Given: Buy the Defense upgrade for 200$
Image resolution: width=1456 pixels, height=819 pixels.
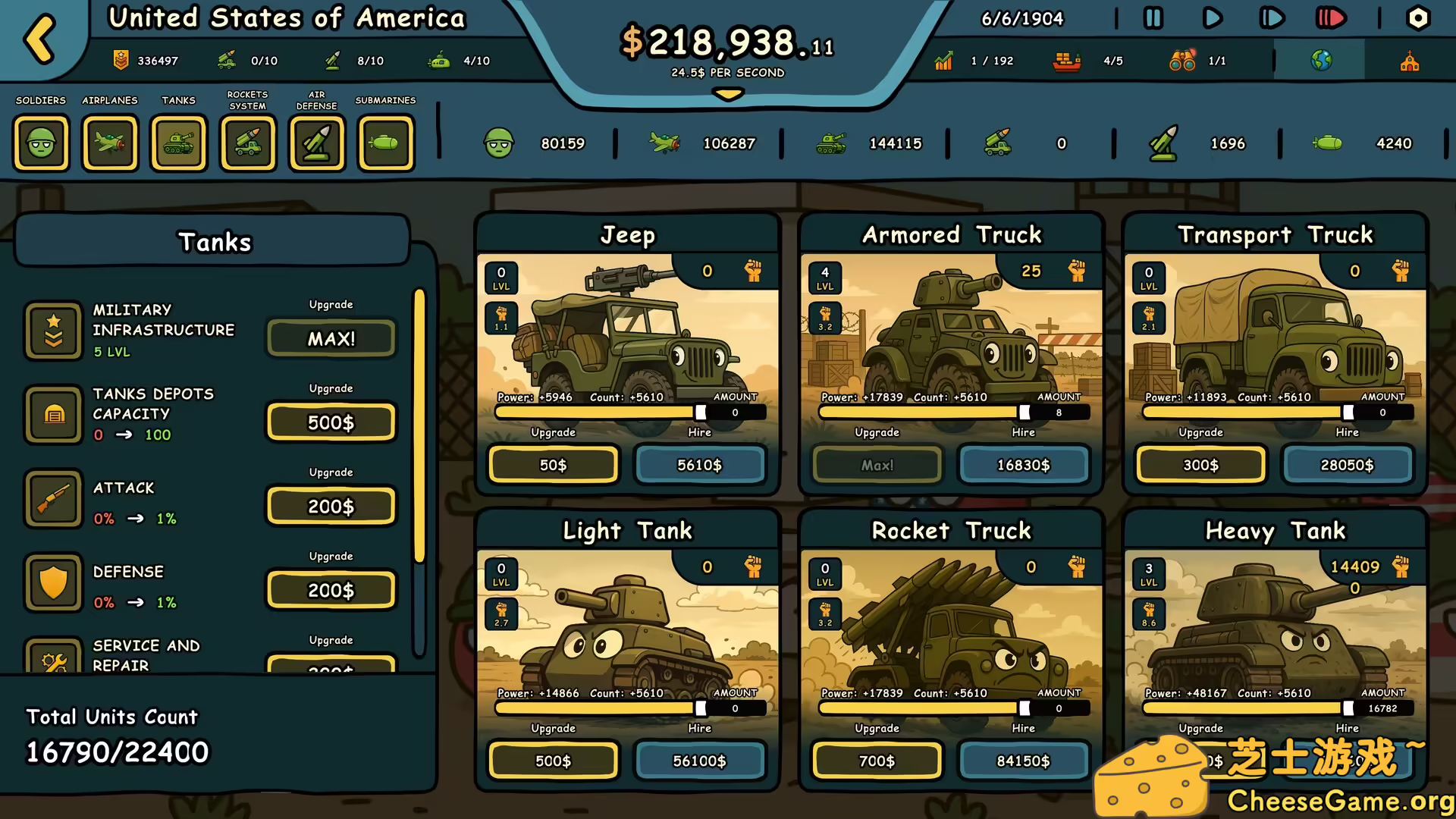Looking at the screenshot, I should pyautogui.click(x=331, y=590).
